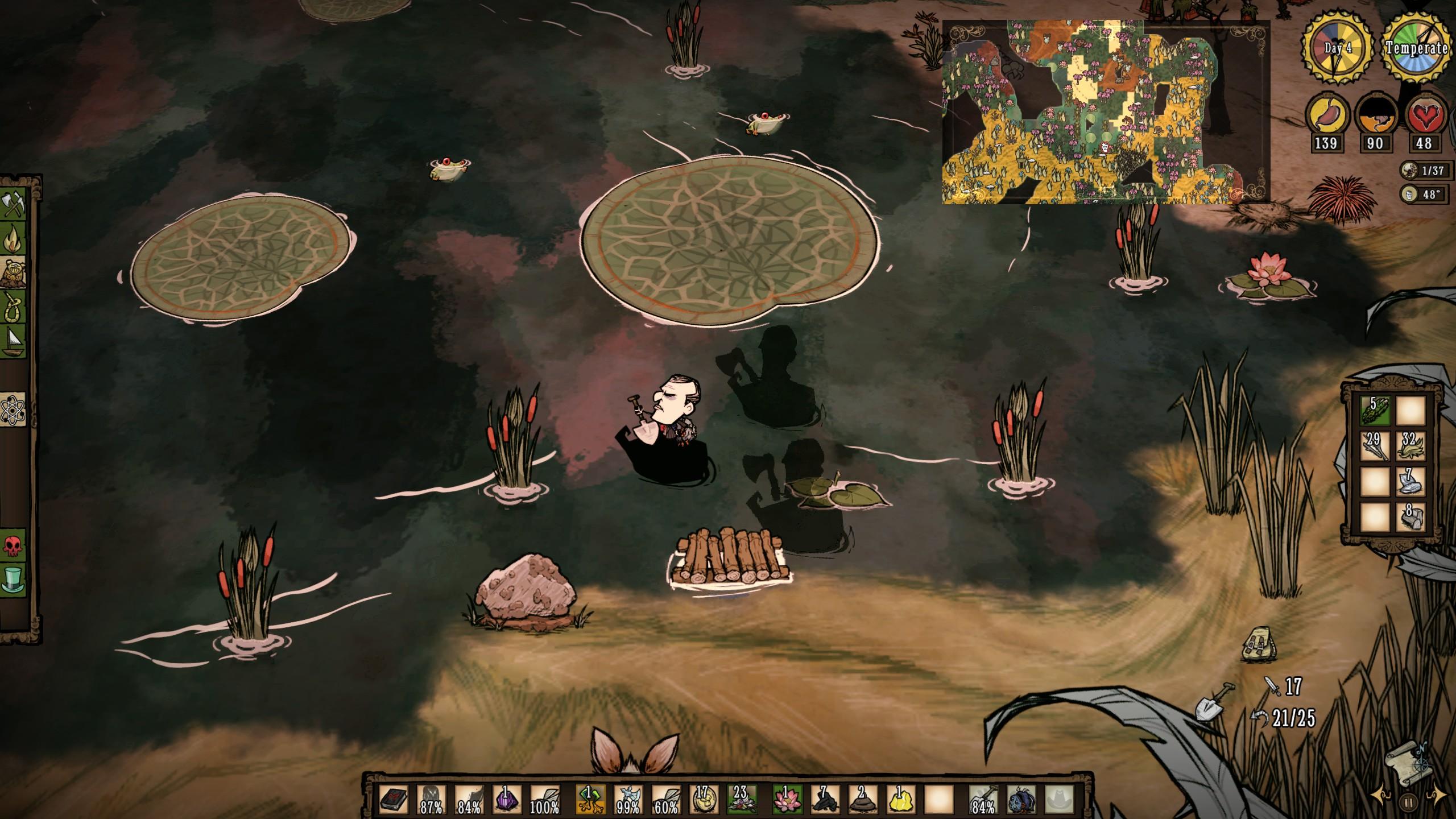The image size is (1456, 819).
Task: Select the purple gem slot
Action: [x=507, y=800]
